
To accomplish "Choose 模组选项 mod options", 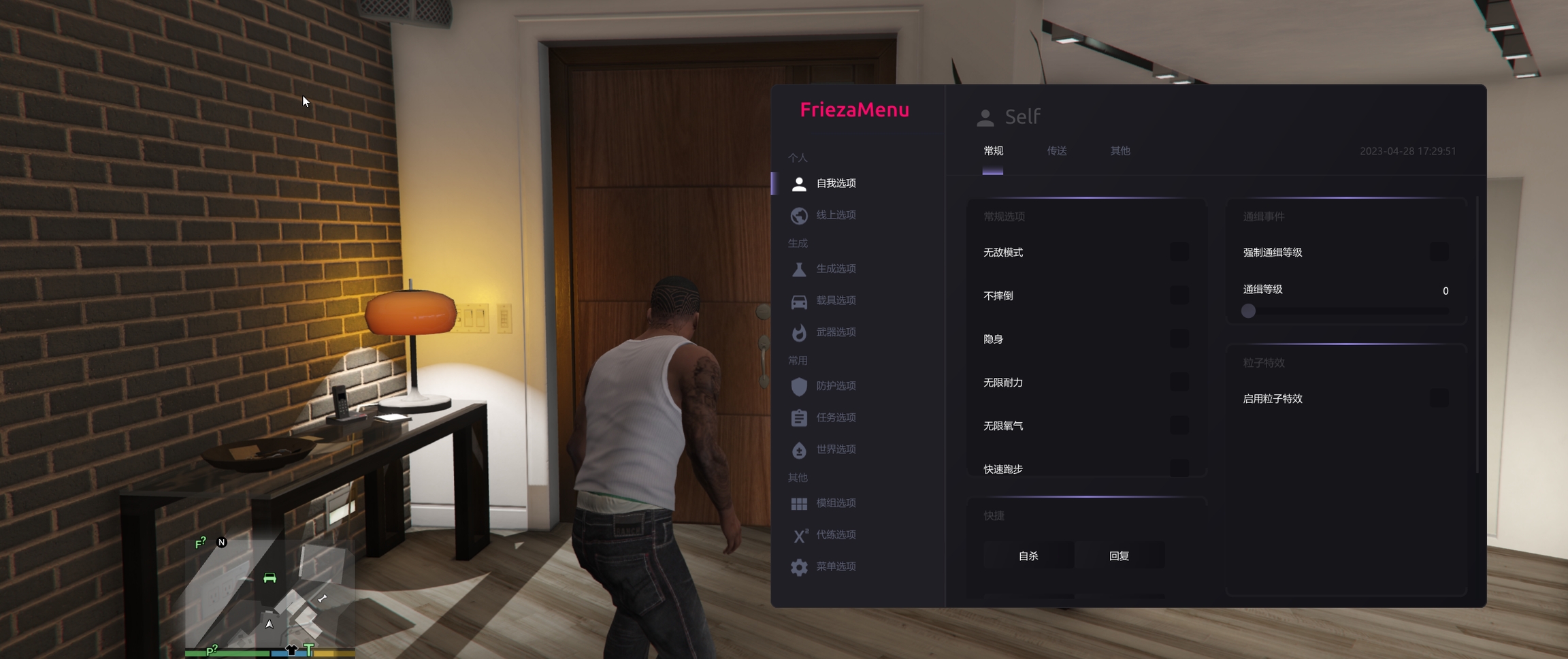I will (x=835, y=503).
